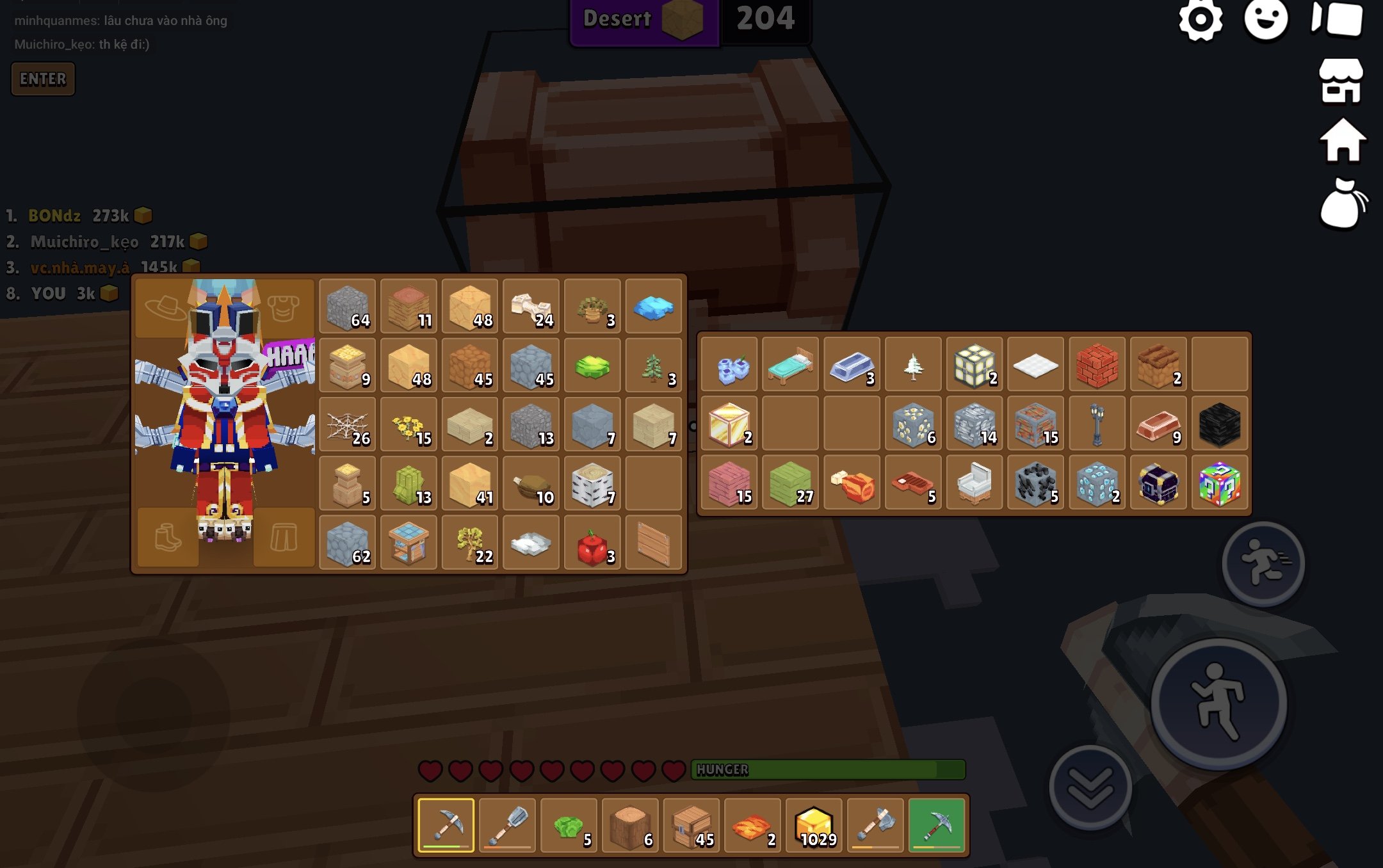Click the ENTER chat button
Screen dimensions: 1383x868
[43, 79]
